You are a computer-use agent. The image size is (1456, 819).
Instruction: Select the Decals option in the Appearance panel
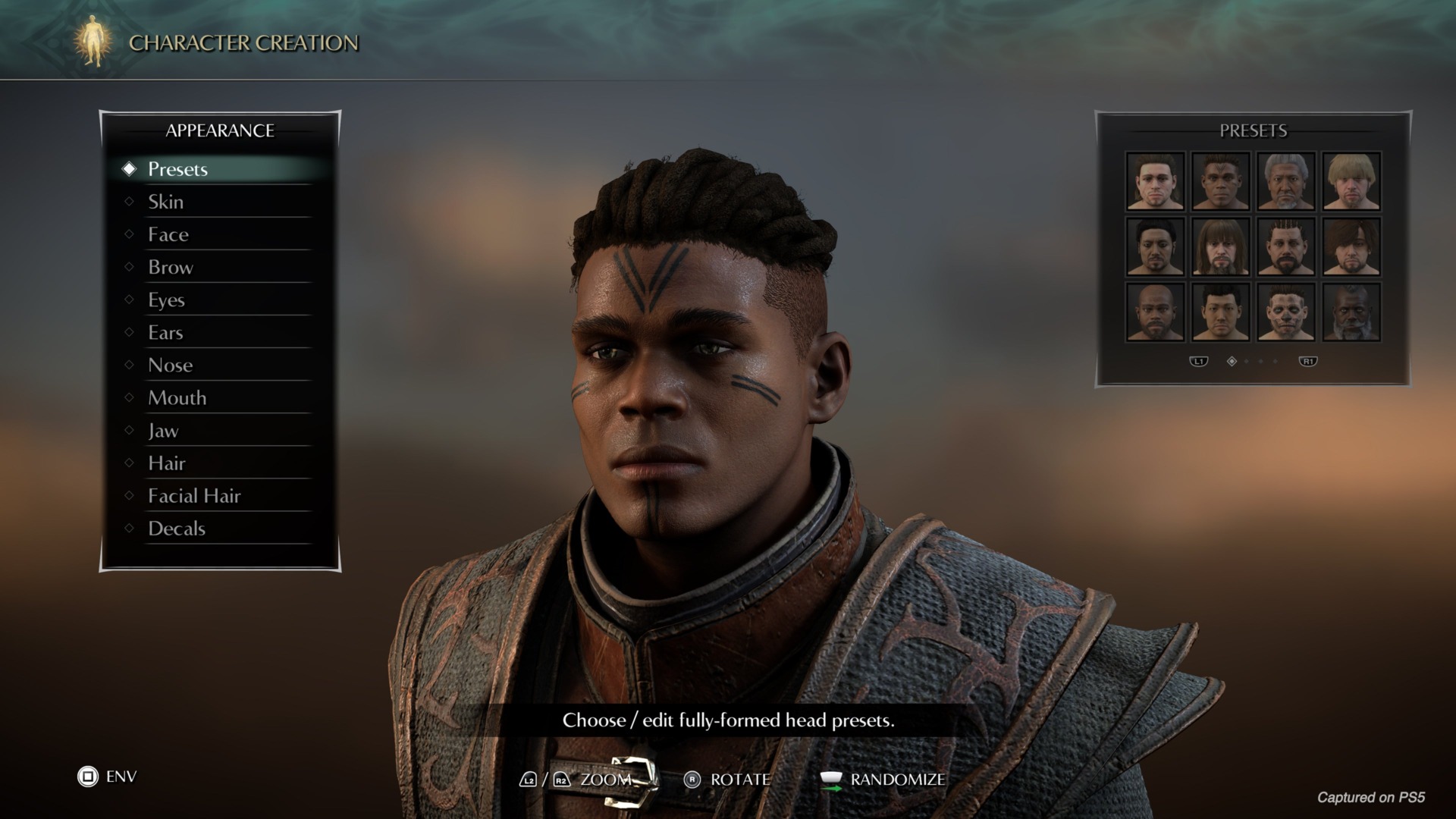click(177, 529)
